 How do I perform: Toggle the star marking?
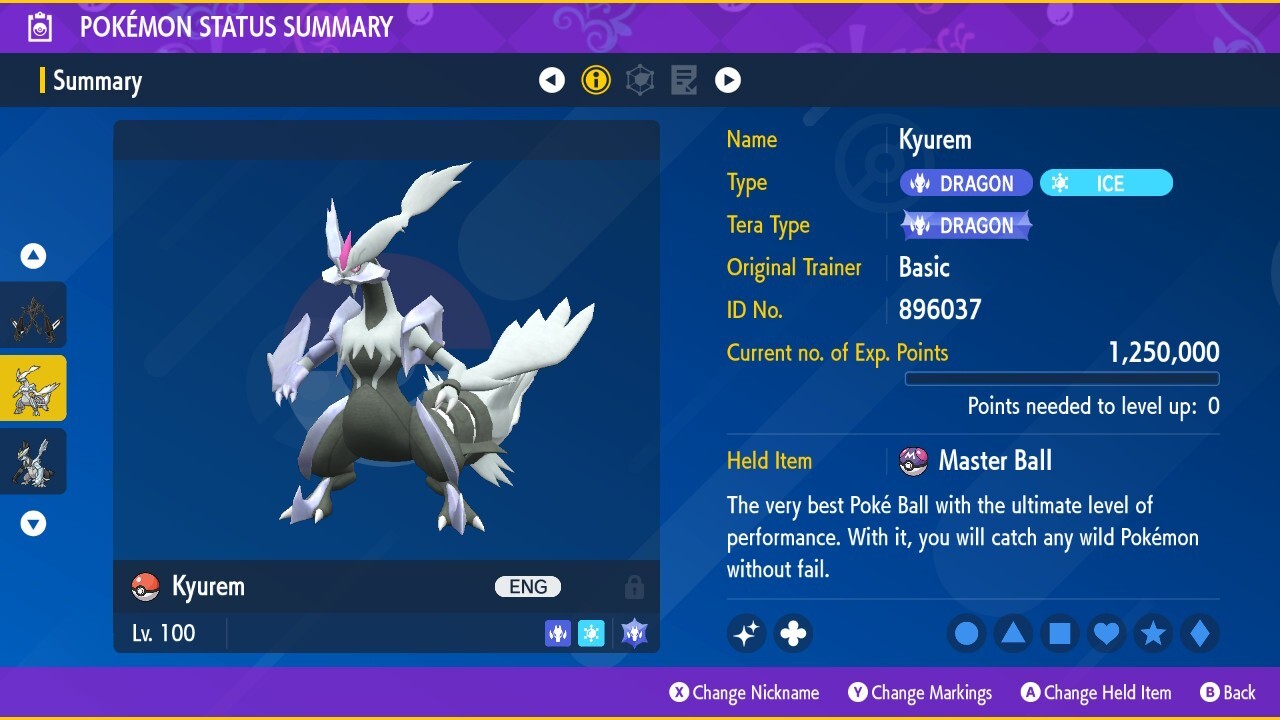(x=1153, y=633)
